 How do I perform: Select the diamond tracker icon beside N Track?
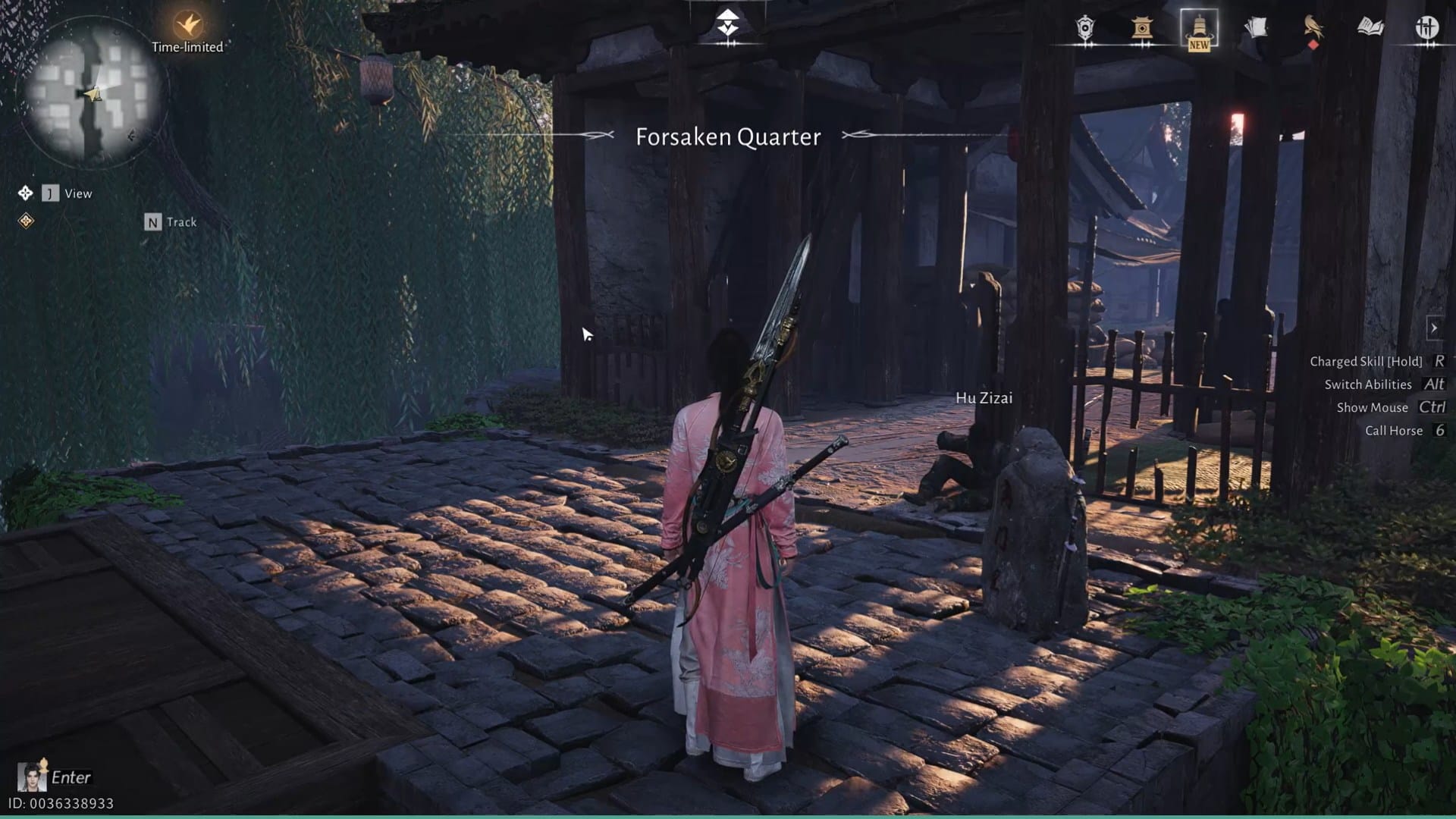[x=27, y=221]
